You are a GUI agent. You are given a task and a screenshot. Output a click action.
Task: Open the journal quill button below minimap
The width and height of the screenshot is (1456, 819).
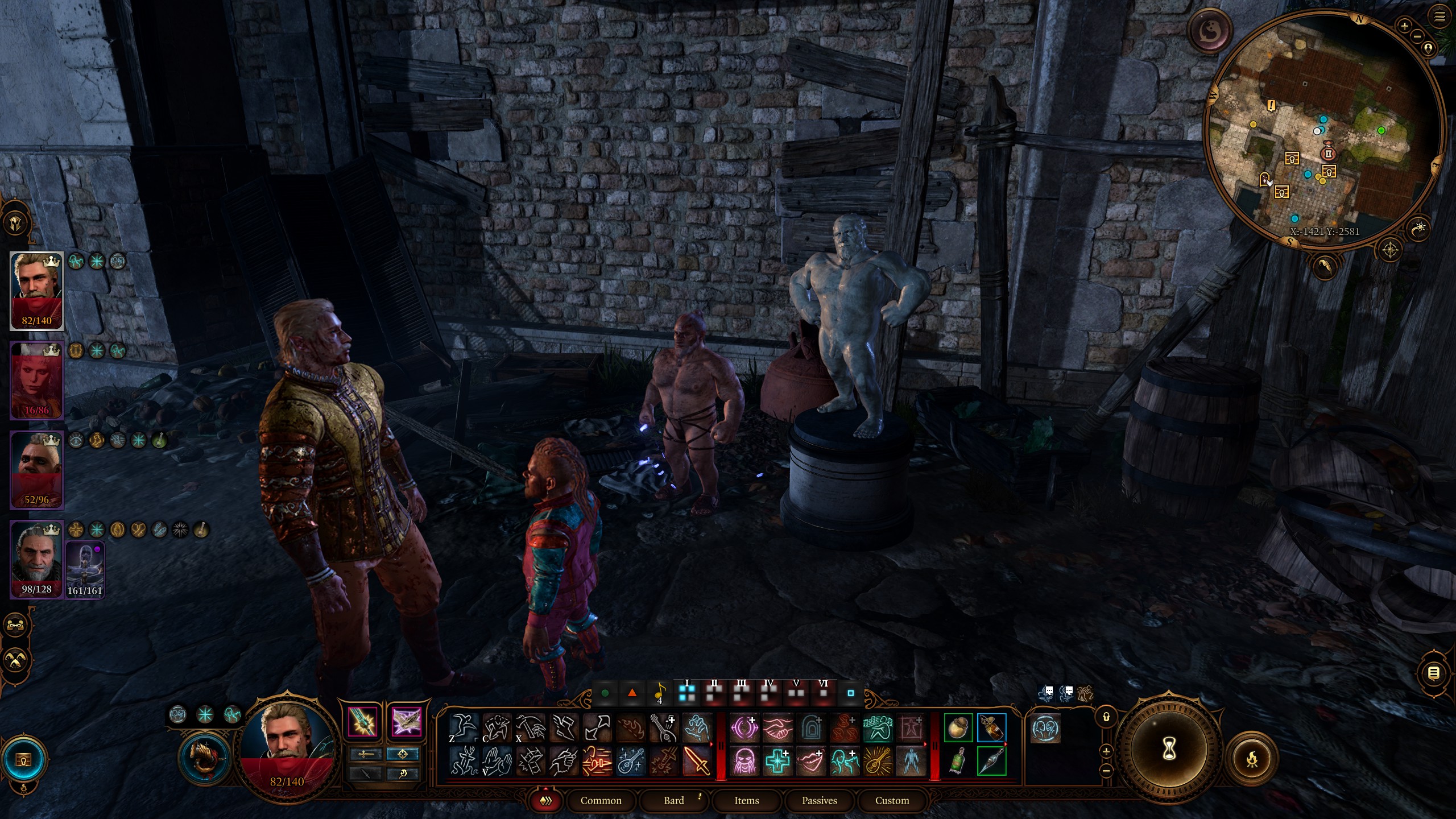(x=1325, y=266)
